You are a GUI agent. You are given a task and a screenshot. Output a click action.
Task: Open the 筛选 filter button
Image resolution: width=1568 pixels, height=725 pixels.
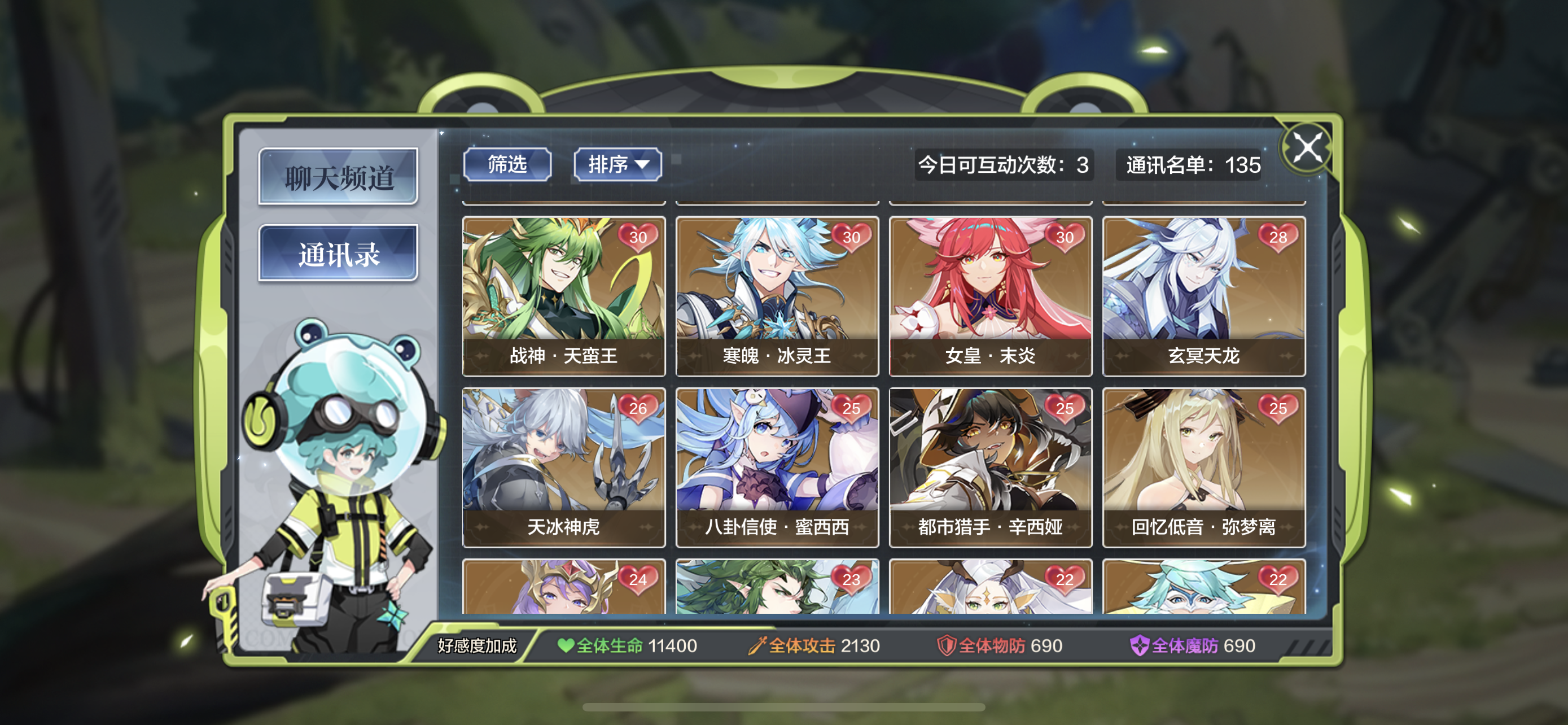coord(507,164)
